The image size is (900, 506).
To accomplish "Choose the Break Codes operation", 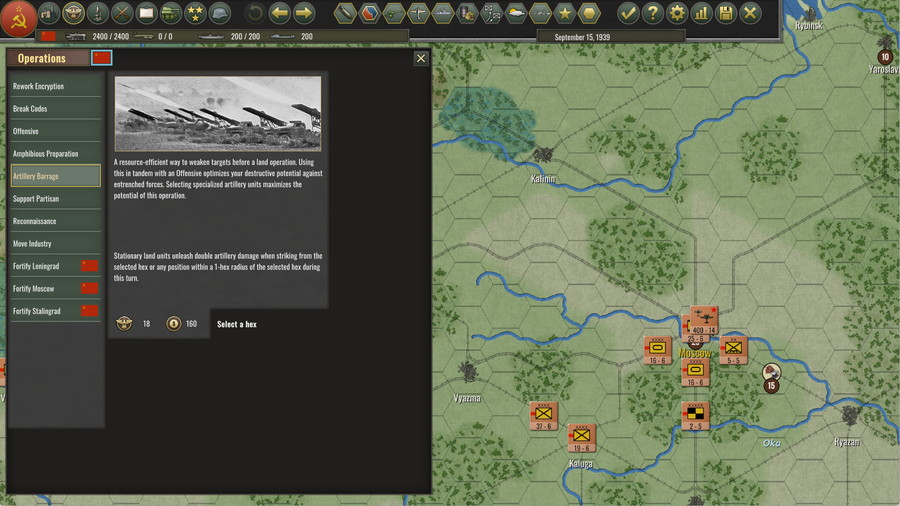I will pyautogui.click(x=55, y=109).
